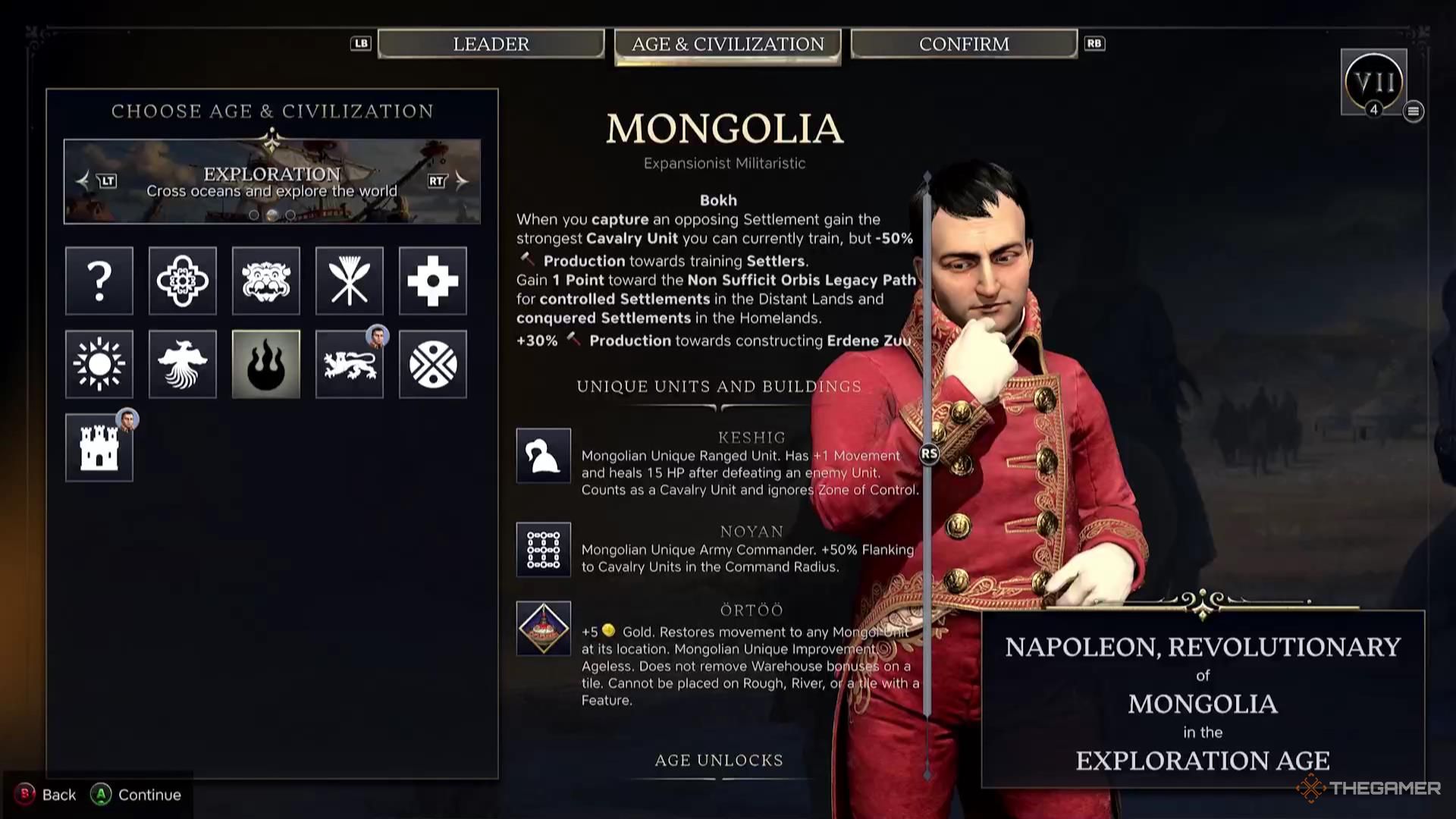Open the menu icon beside Civilization VII logo

pos(1413,111)
